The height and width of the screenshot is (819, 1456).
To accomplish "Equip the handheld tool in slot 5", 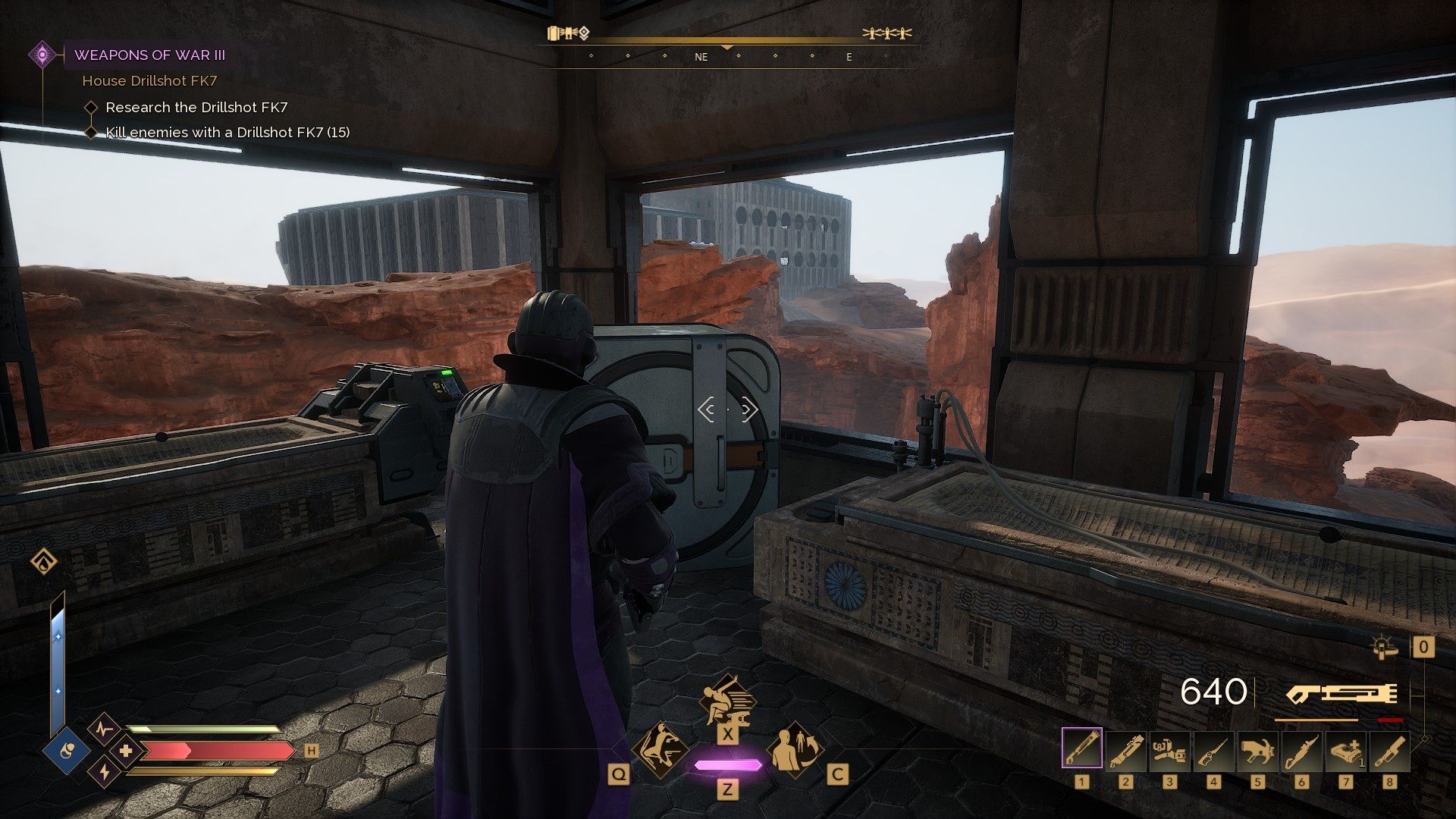I will click(x=1257, y=750).
